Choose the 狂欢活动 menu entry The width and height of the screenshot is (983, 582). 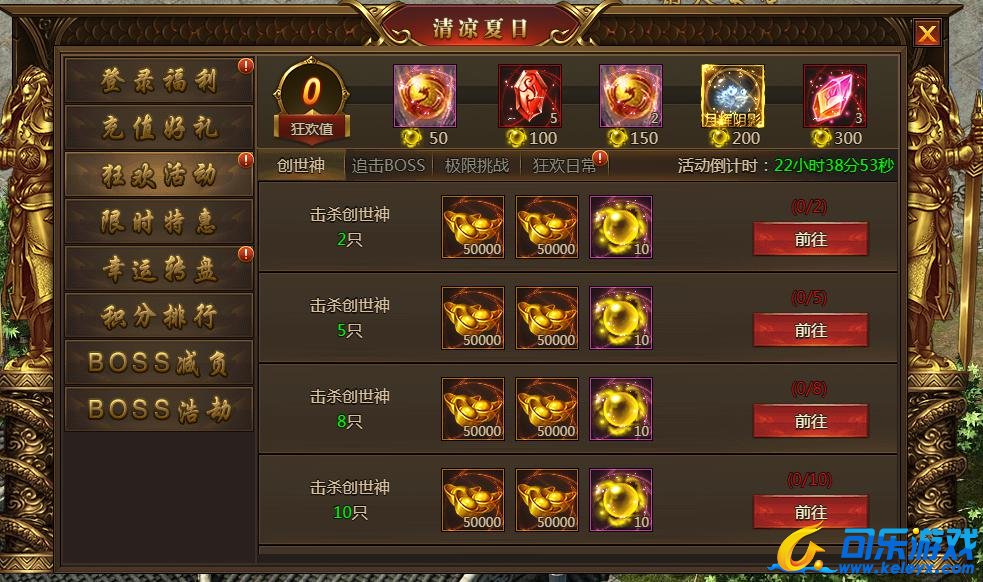[x=158, y=175]
